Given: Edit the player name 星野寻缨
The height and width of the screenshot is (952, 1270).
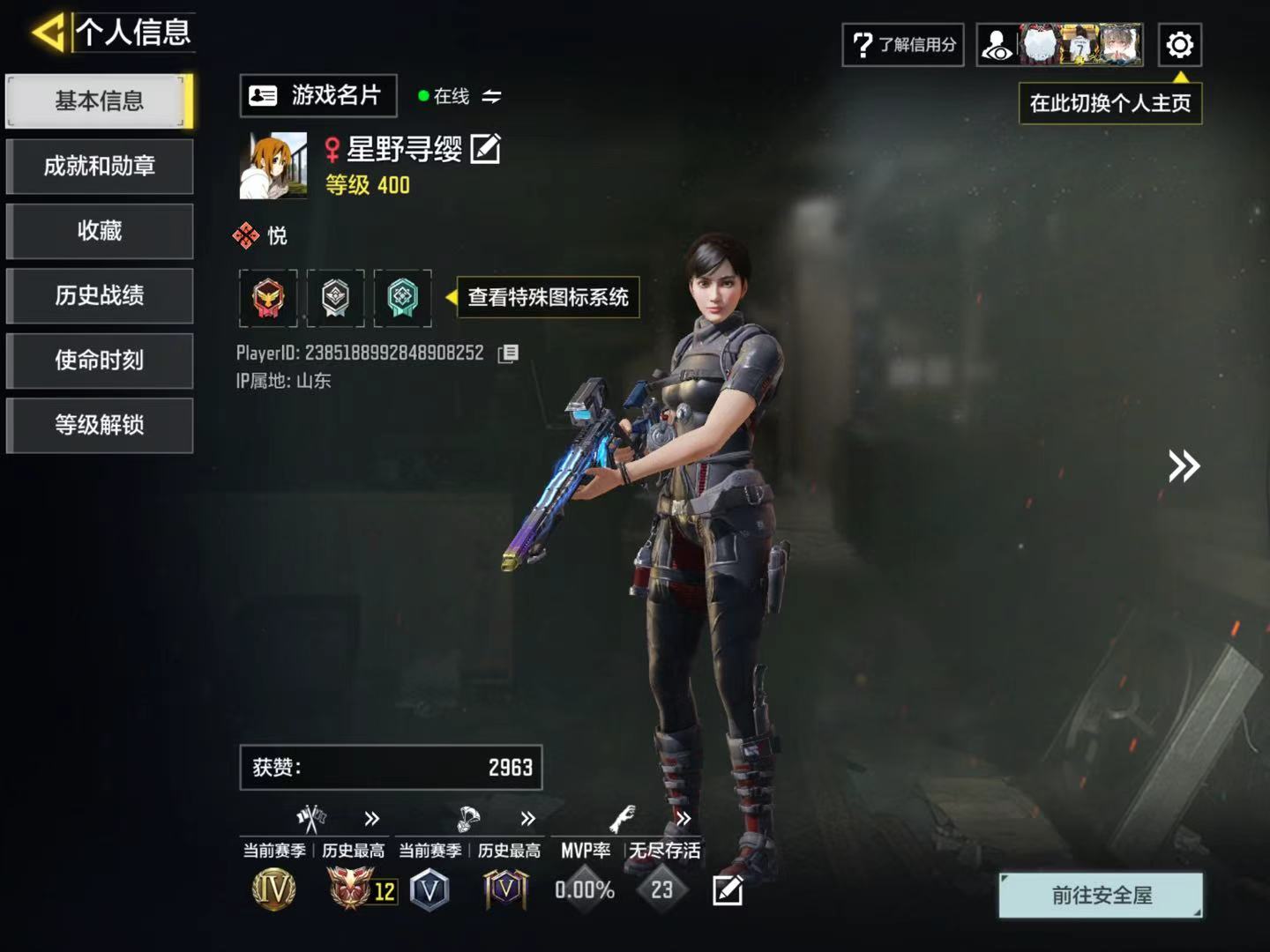Looking at the screenshot, I should click(x=486, y=149).
